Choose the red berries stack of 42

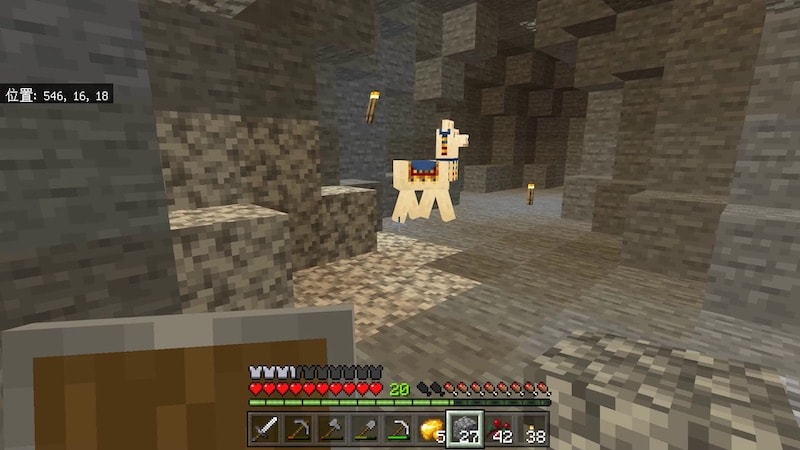[x=500, y=429]
